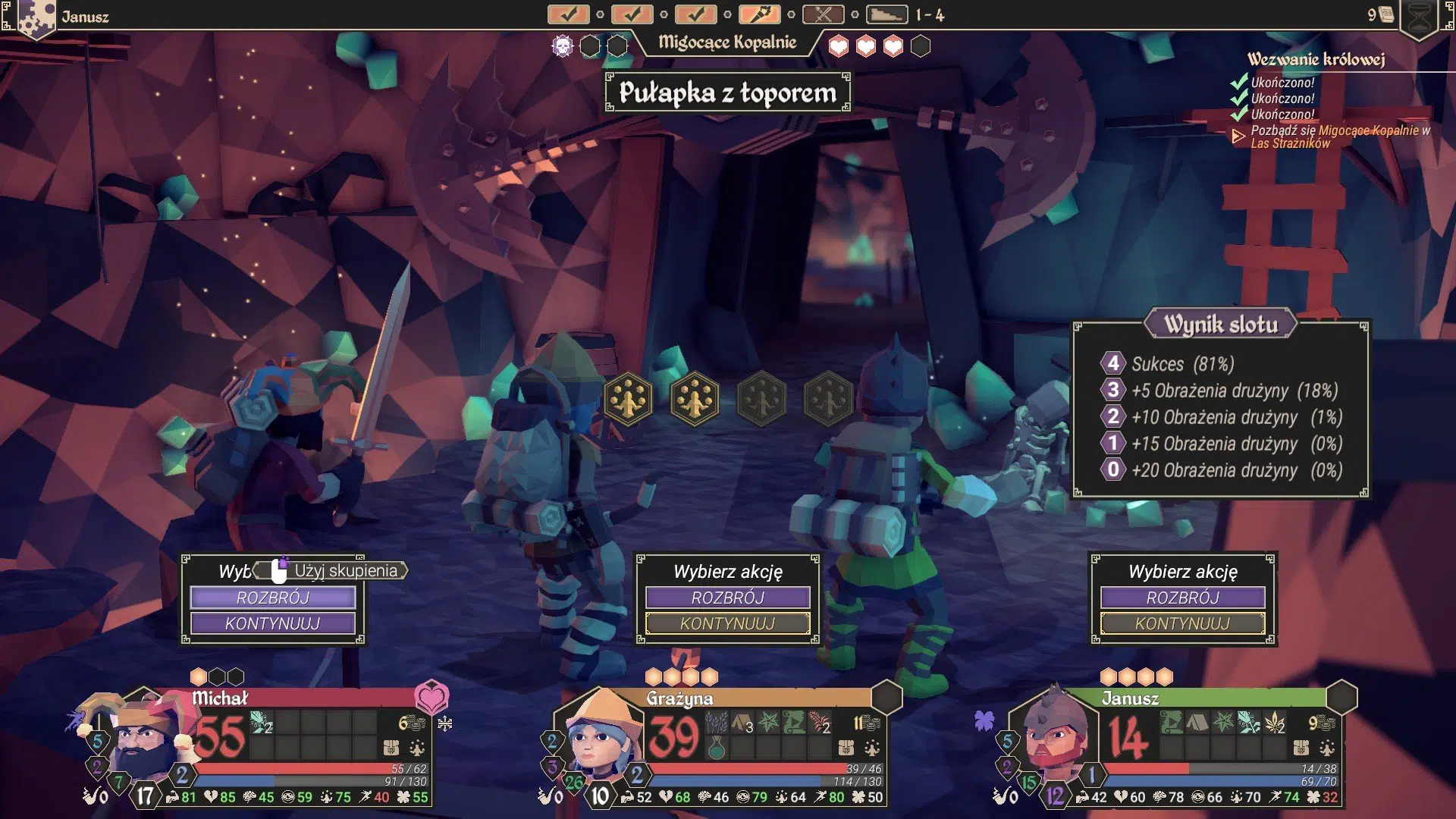
Task: Choose ROZBRÓJ for Michał
Action: pyautogui.click(x=272, y=598)
